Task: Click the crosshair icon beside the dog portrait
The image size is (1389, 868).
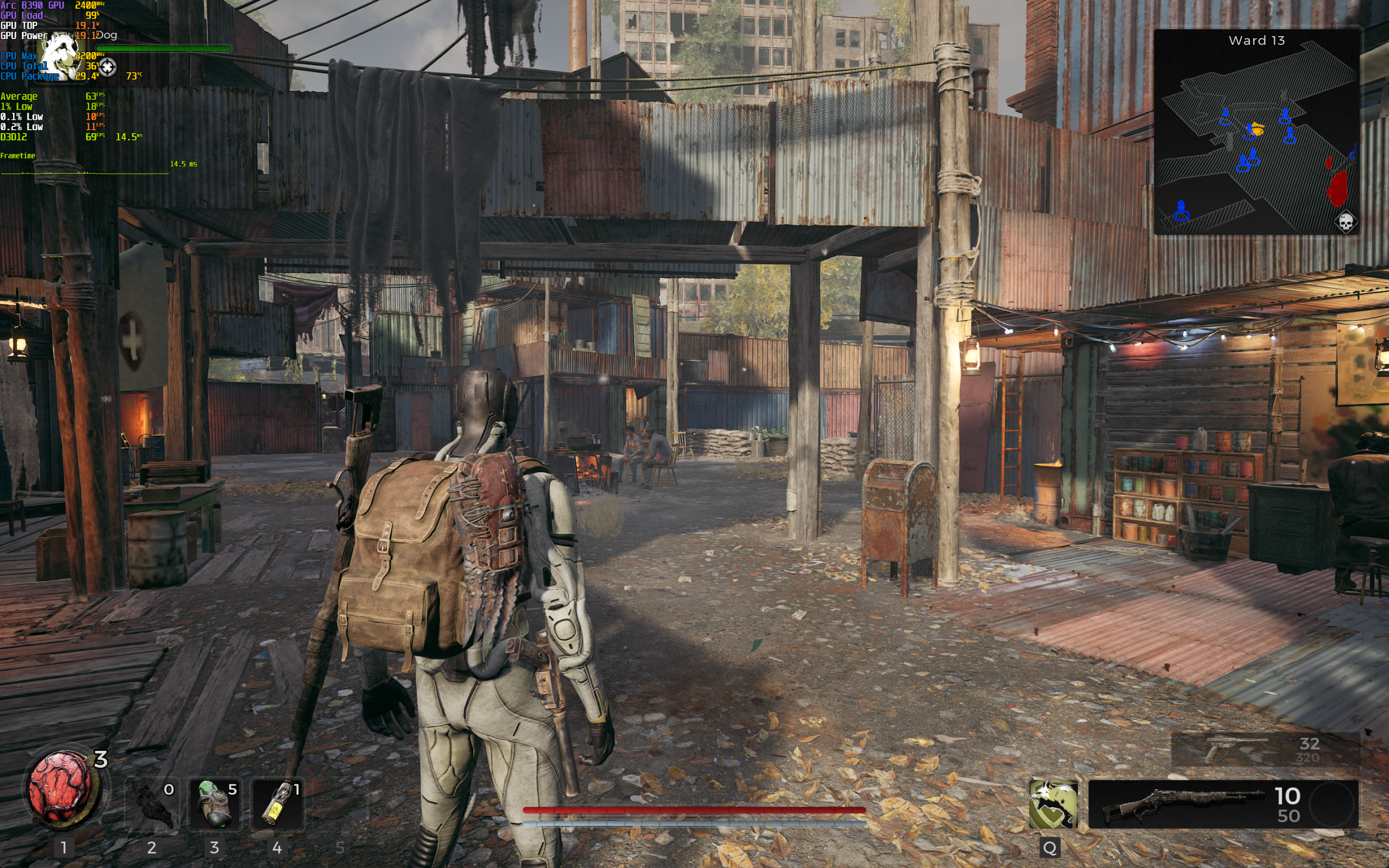Action: click(107, 67)
